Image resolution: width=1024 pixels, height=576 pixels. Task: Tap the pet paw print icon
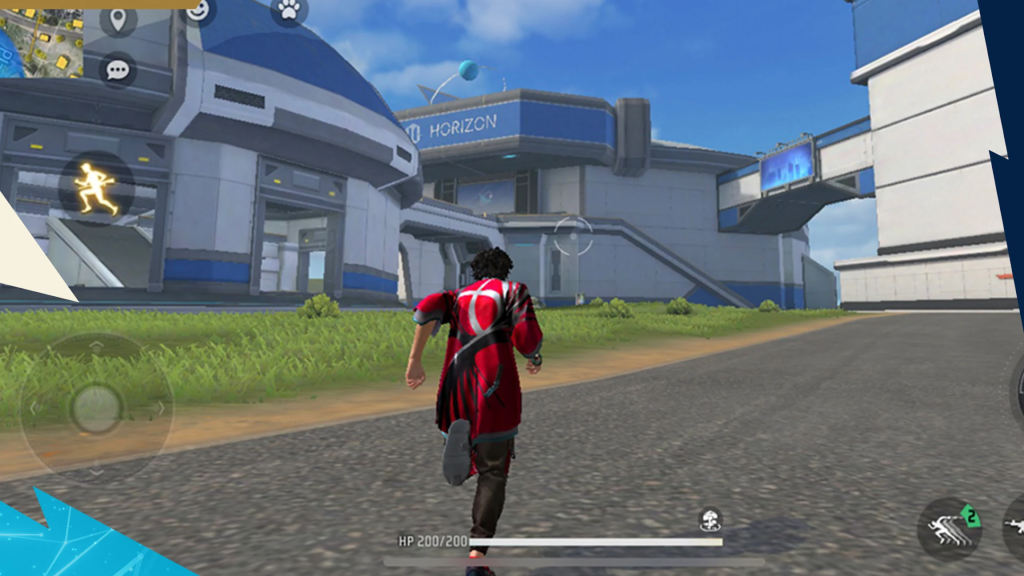click(x=289, y=10)
